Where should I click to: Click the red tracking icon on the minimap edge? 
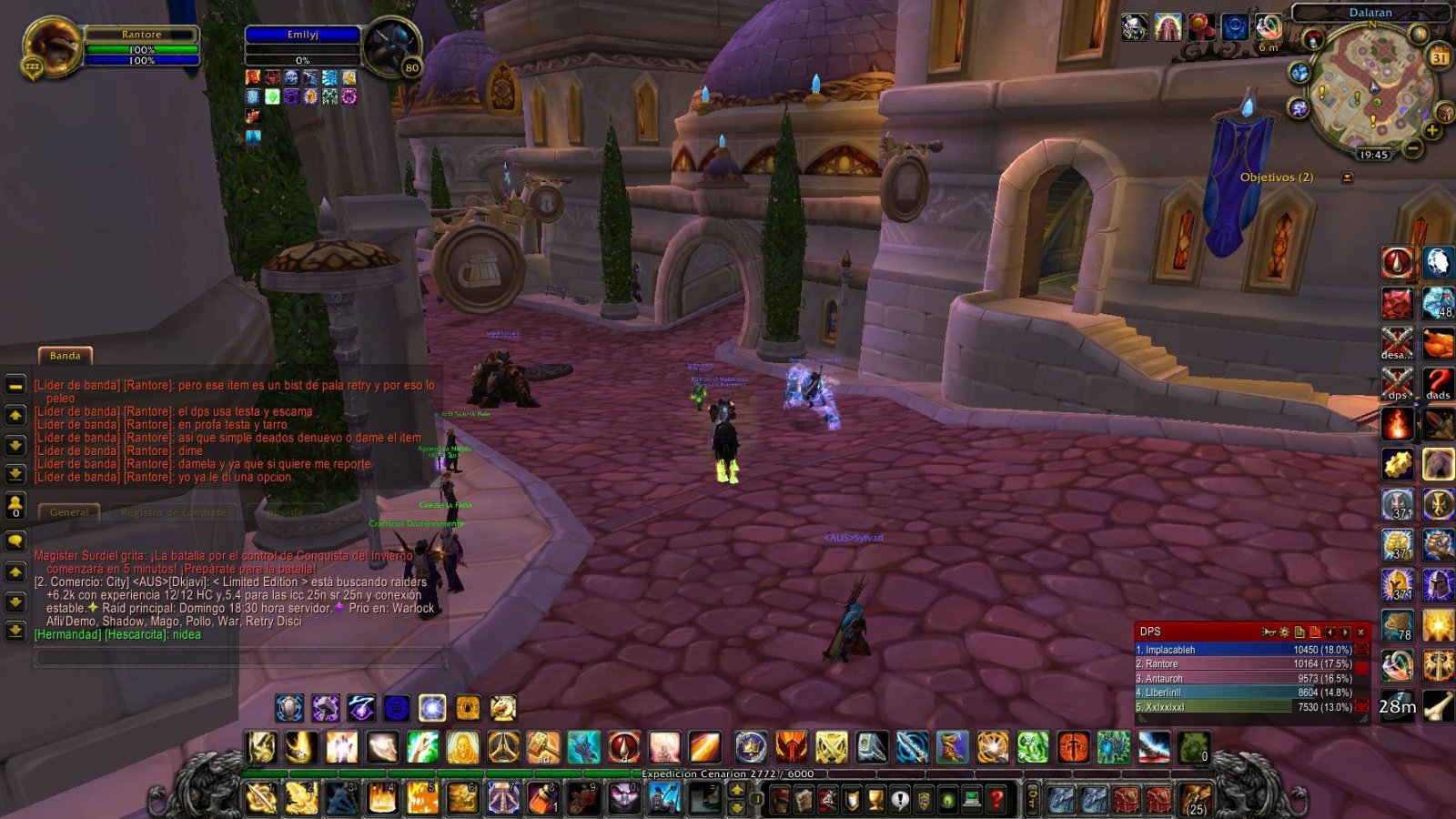(1313, 38)
